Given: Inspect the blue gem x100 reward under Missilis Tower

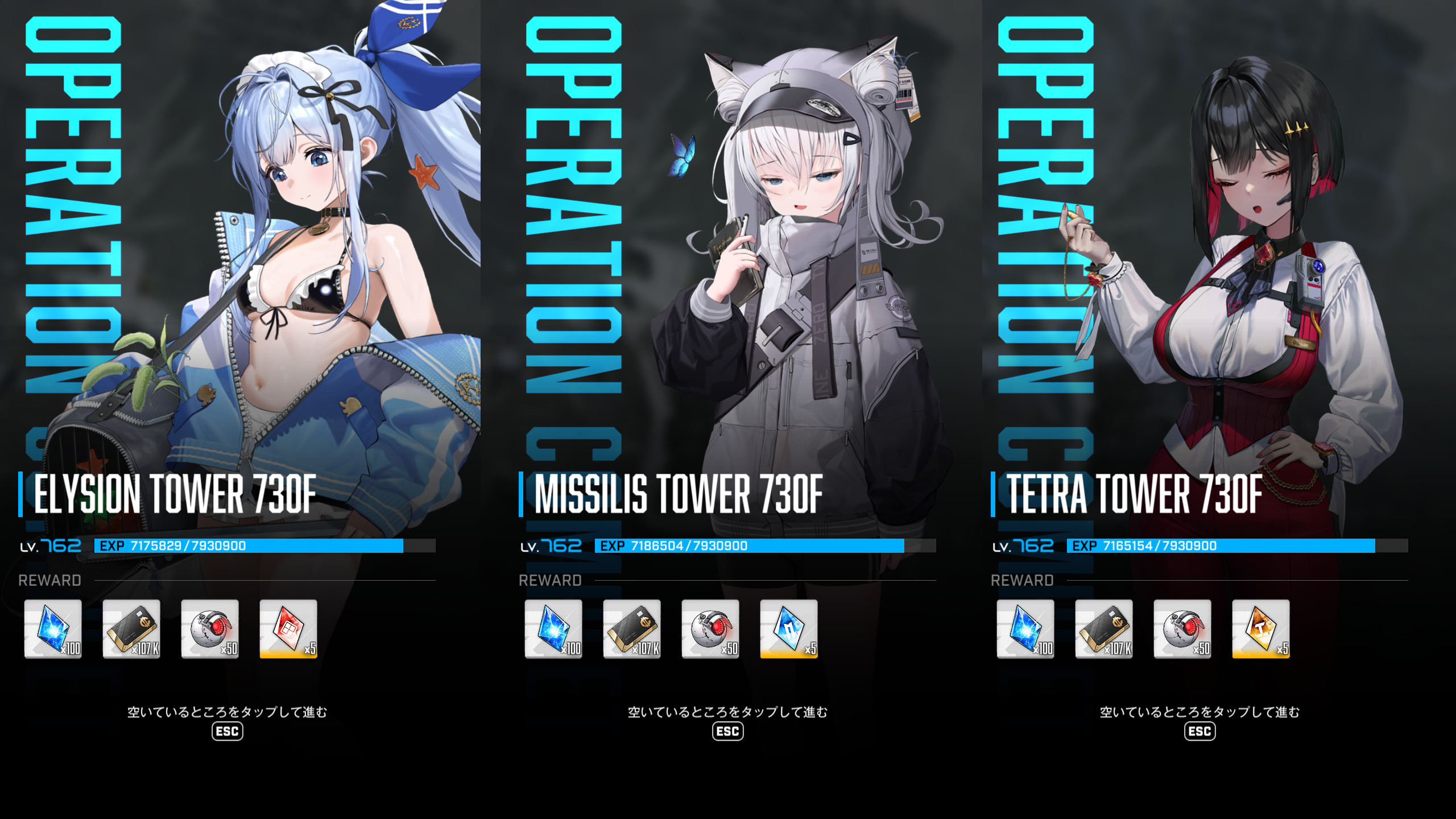Looking at the screenshot, I should pyautogui.click(x=553, y=628).
